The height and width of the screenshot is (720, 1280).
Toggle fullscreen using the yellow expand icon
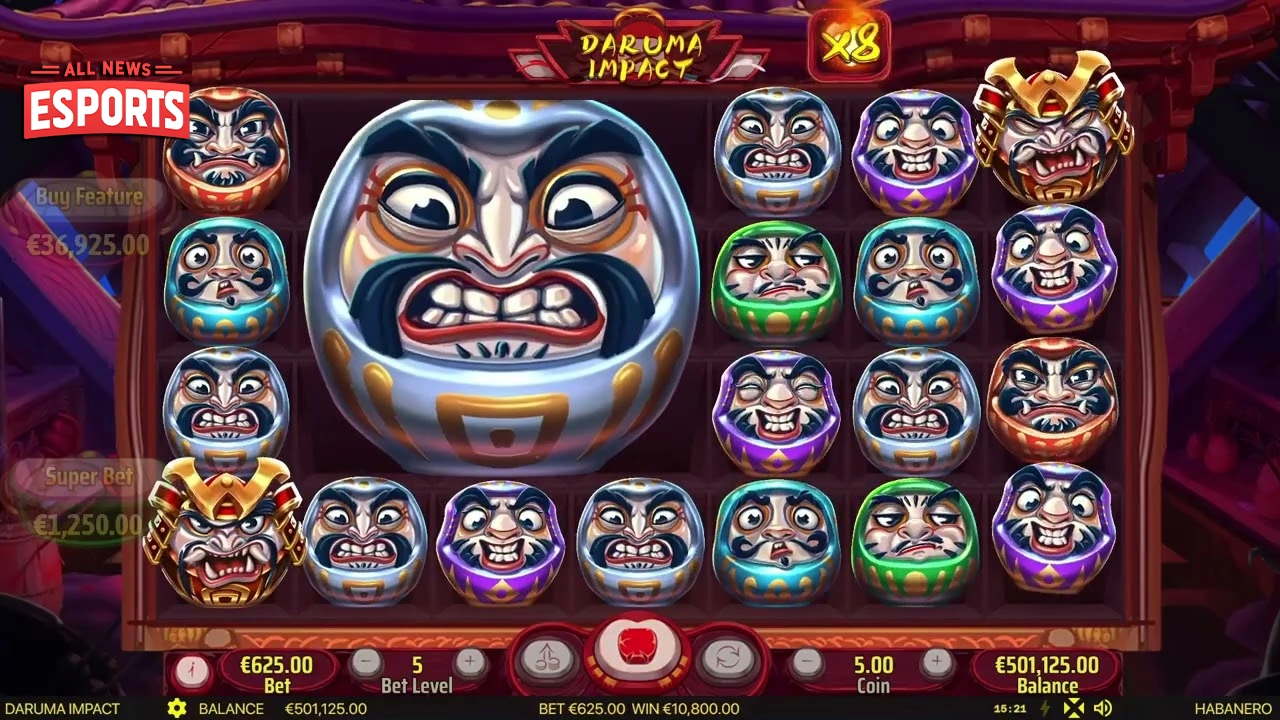1073,708
